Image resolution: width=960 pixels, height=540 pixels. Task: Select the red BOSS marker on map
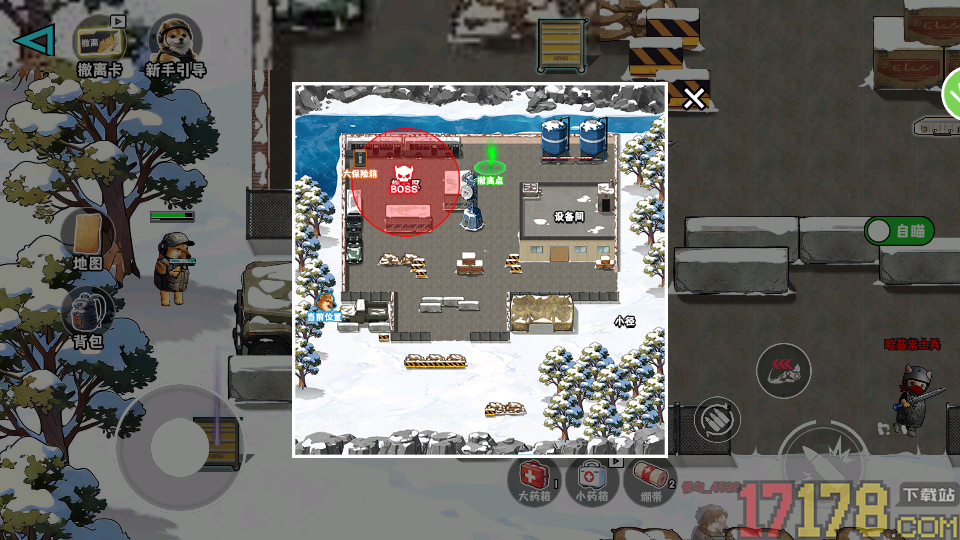(x=404, y=181)
